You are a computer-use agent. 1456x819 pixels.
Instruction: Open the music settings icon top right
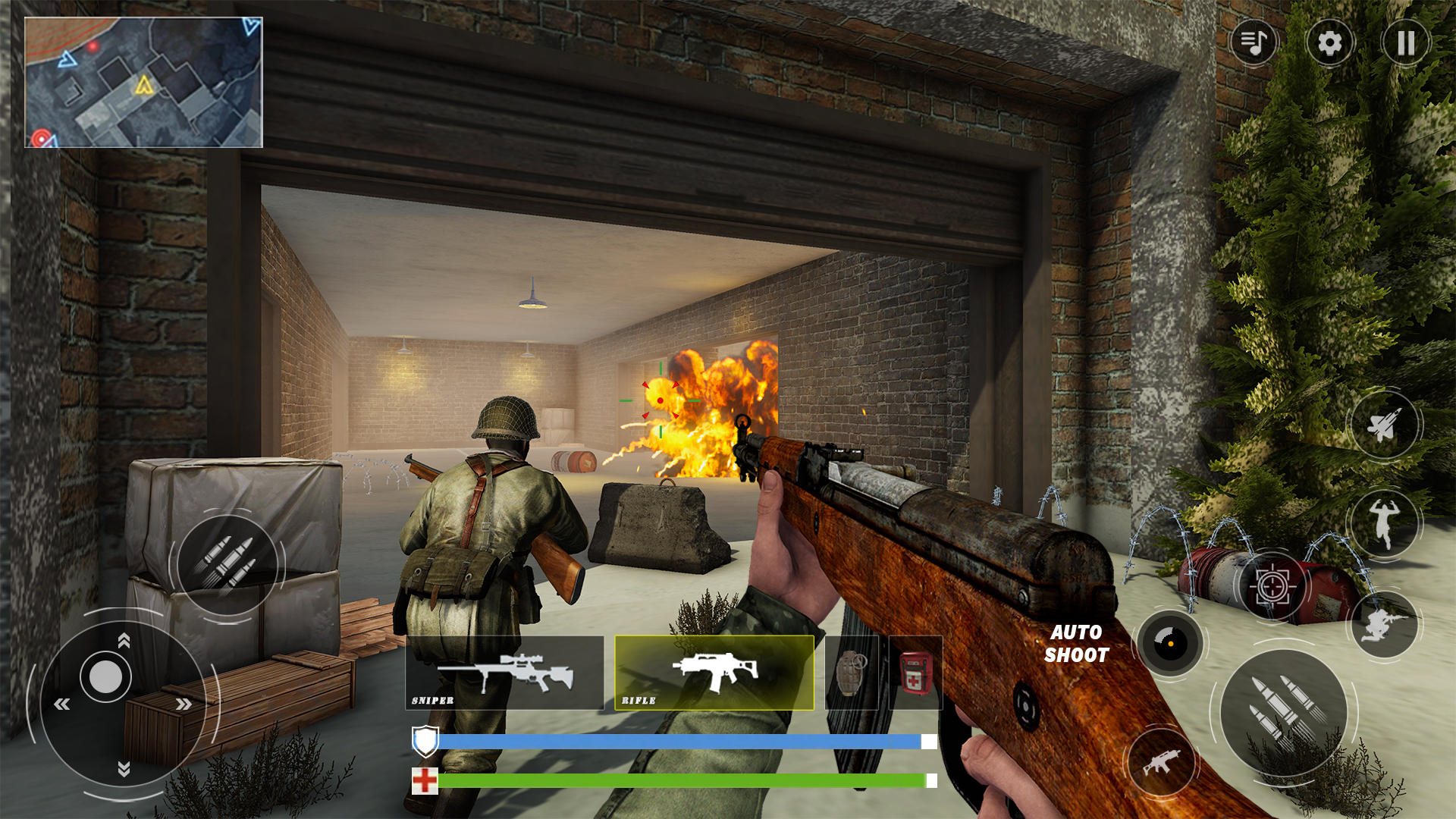point(1254,43)
